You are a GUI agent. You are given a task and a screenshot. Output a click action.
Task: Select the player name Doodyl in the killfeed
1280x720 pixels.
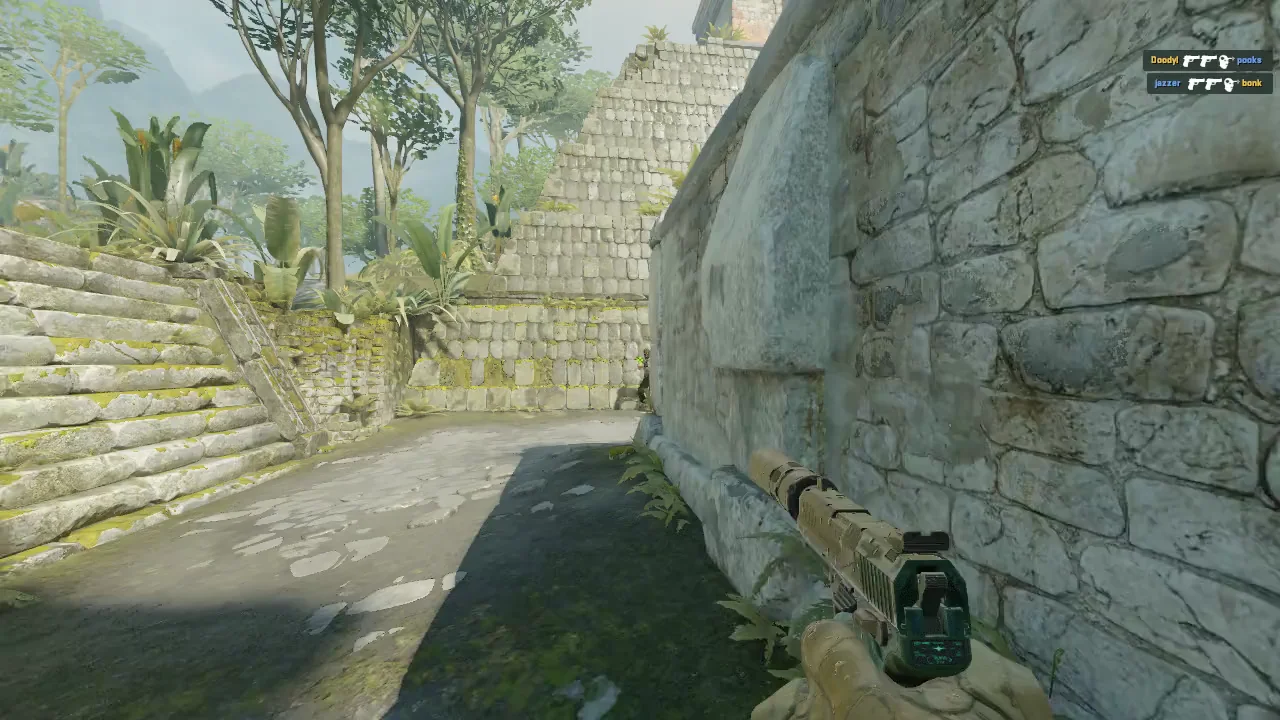[1165, 60]
